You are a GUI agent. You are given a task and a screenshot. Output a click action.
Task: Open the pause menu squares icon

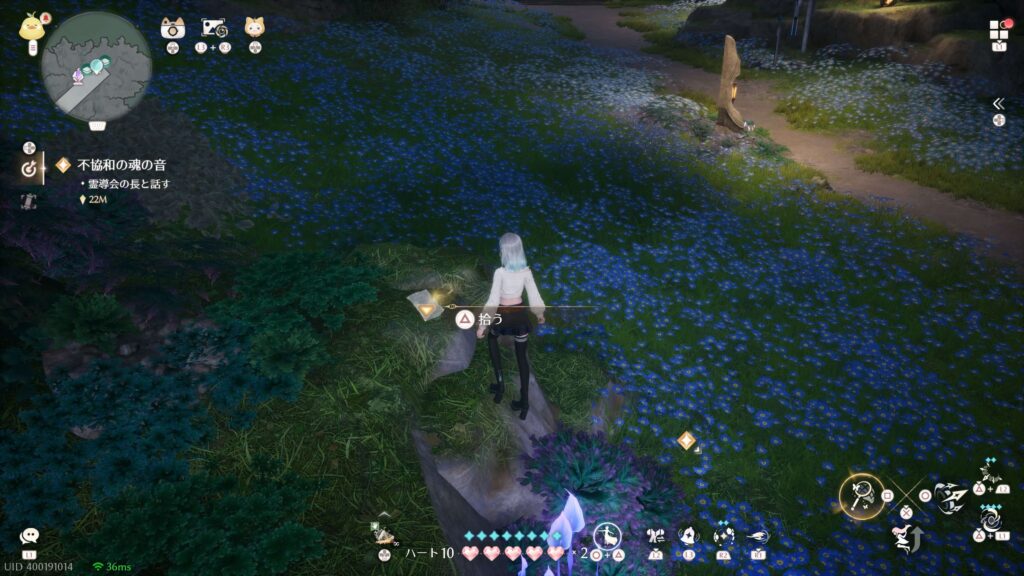[x=998, y=30]
